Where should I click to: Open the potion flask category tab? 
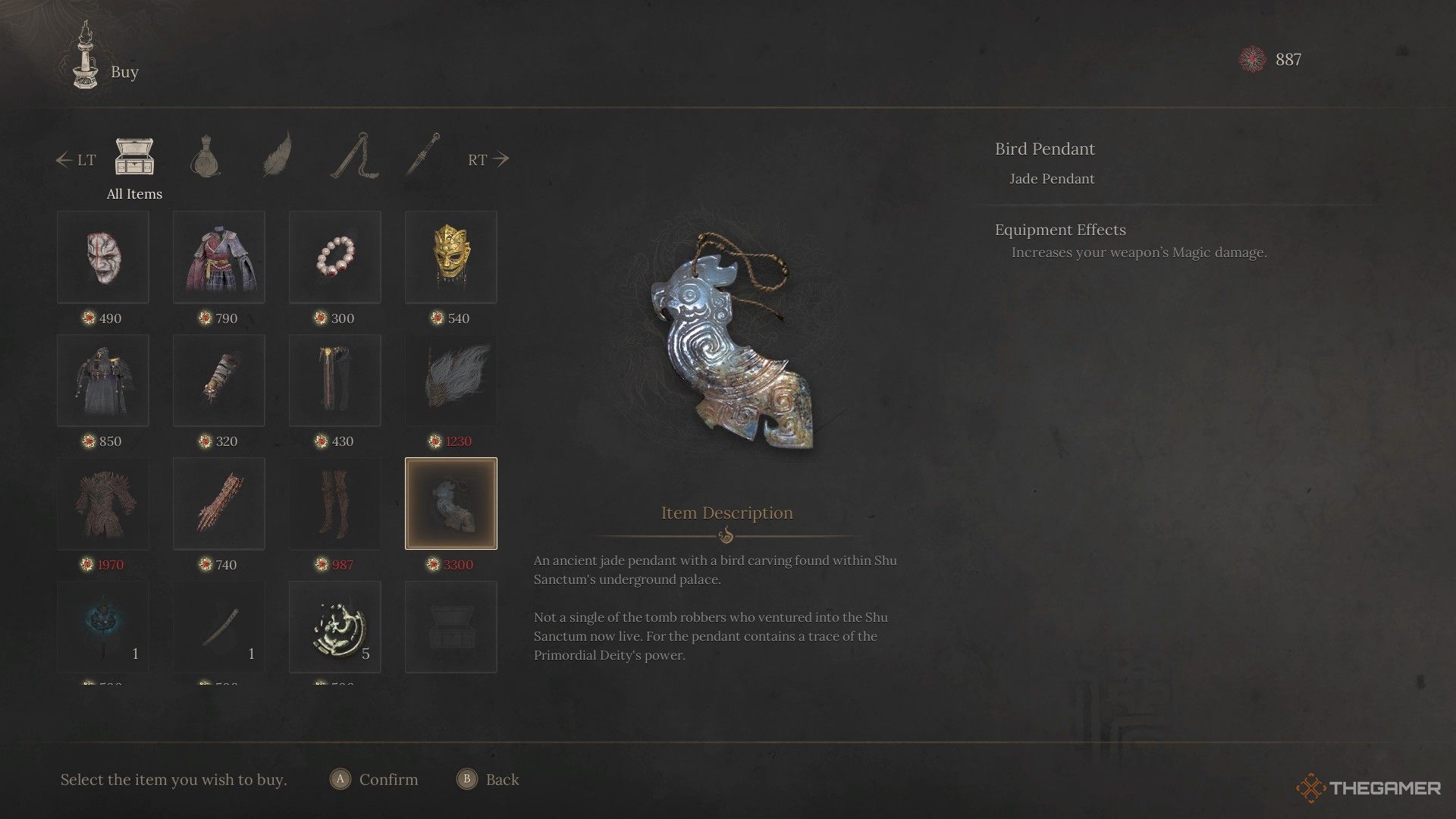click(x=205, y=158)
